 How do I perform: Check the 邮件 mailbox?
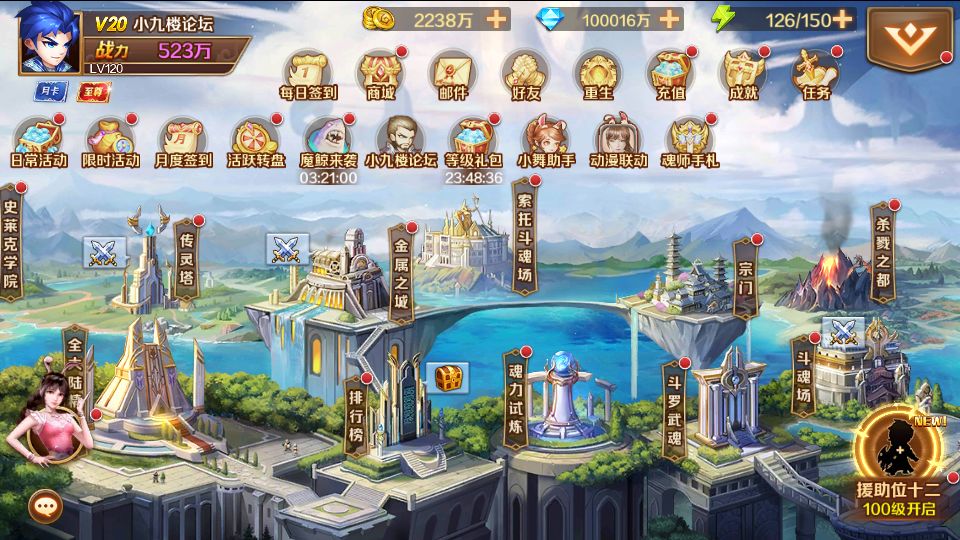[x=452, y=72]
